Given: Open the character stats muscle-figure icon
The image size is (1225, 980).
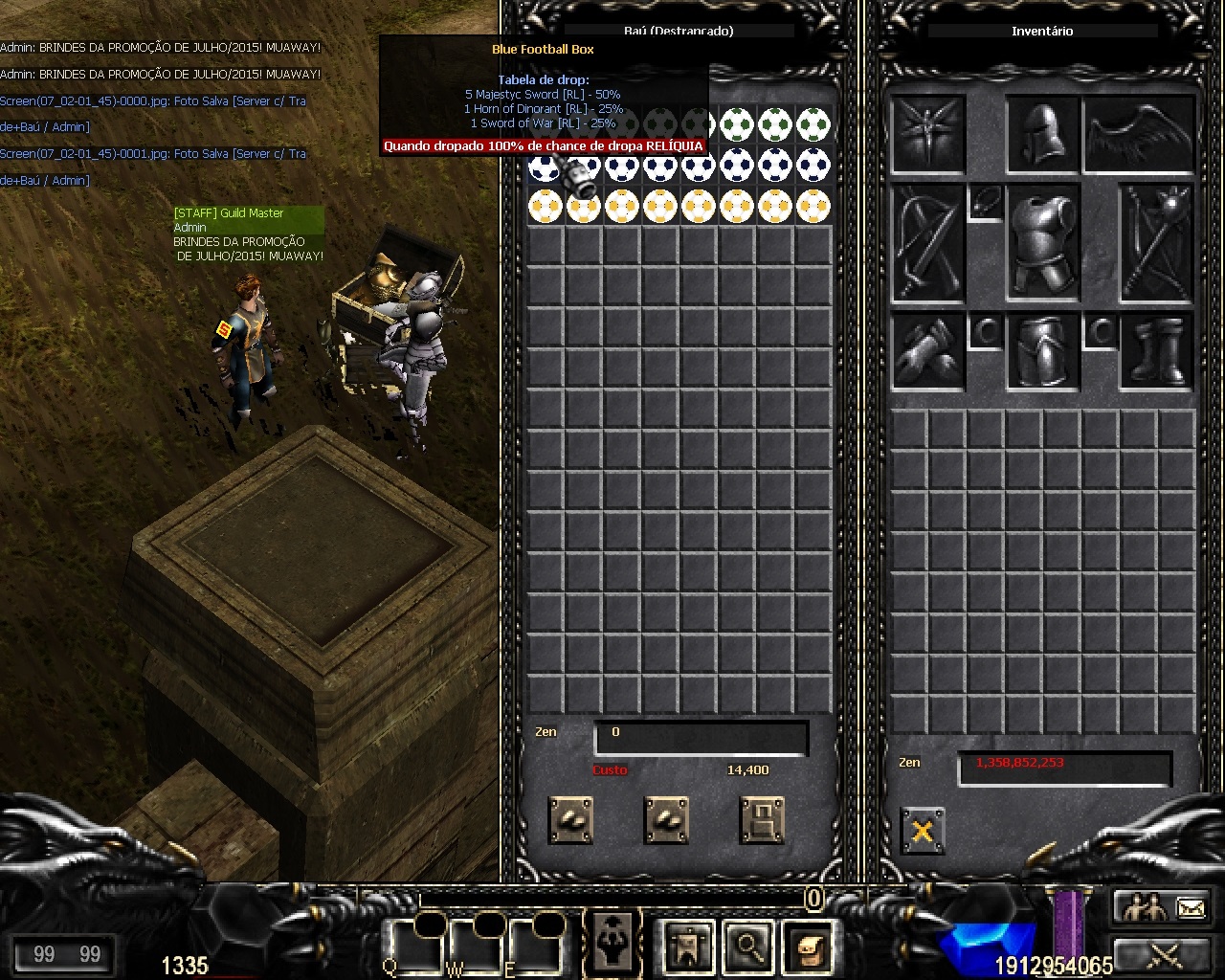Looking at the screenshot, I should tap(612, 944).
